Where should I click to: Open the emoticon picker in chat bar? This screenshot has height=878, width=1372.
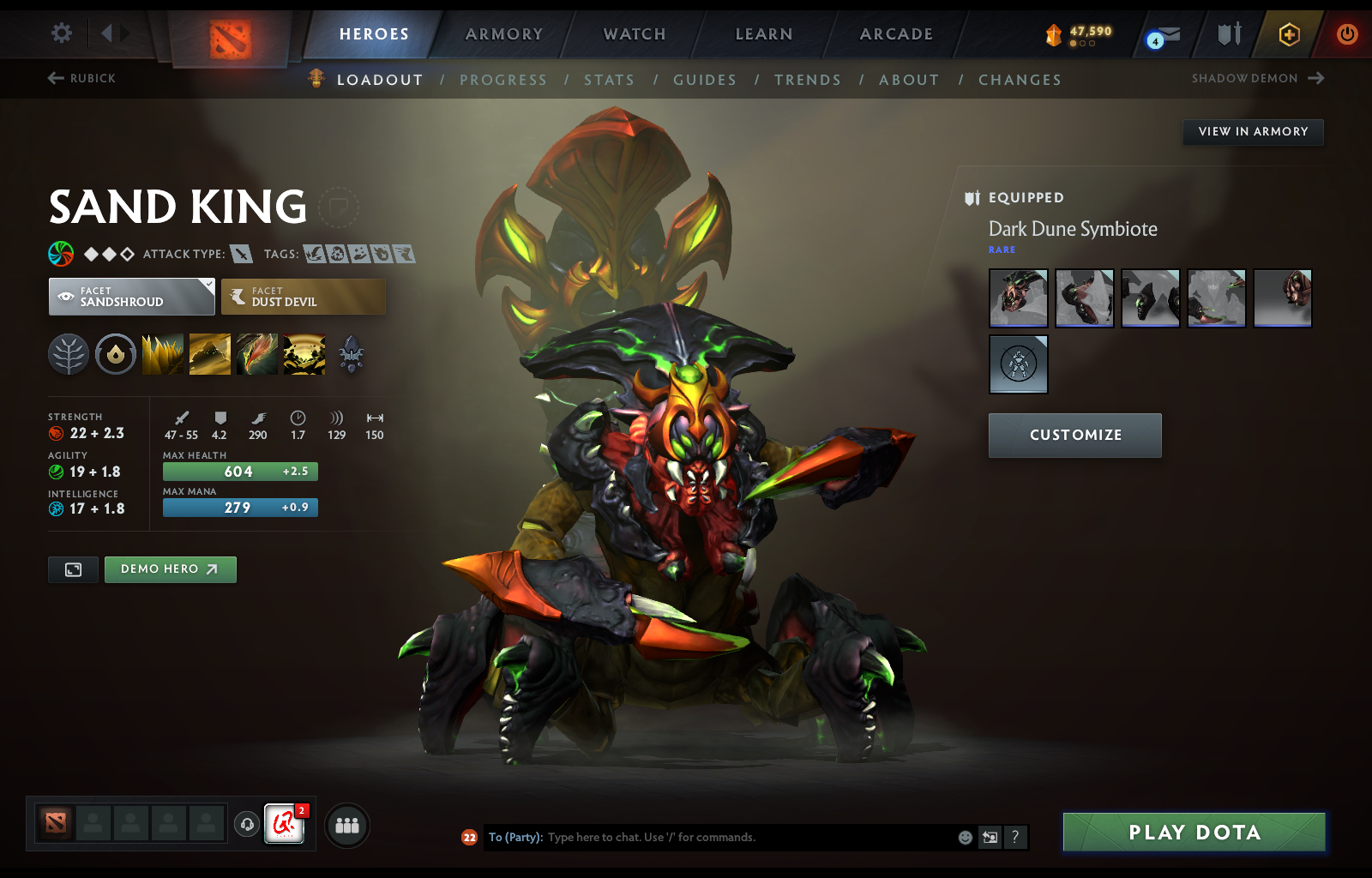tap(964, 838)
